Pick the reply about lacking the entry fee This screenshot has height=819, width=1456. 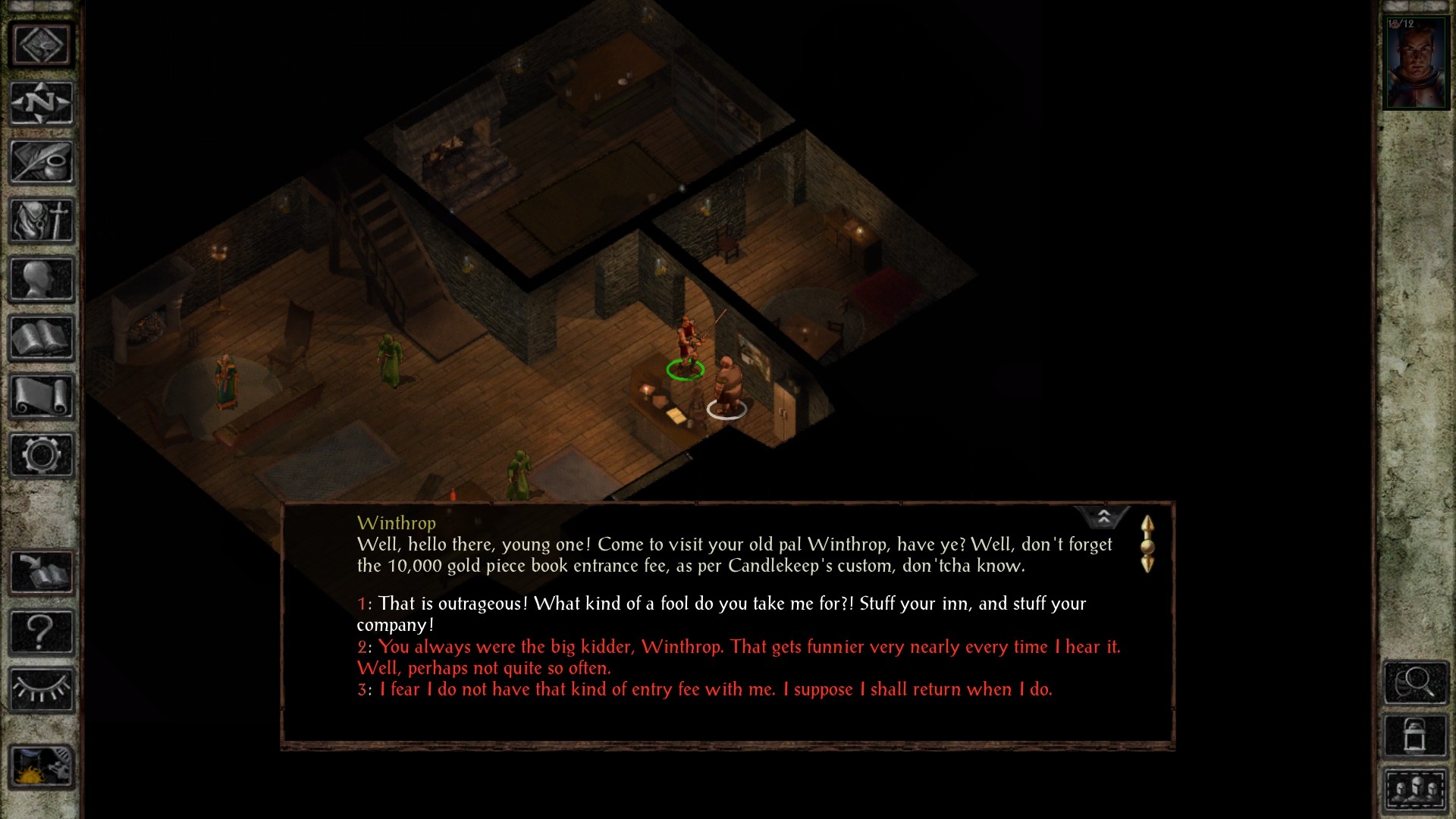pyautogui.click(x=715, y=689)
